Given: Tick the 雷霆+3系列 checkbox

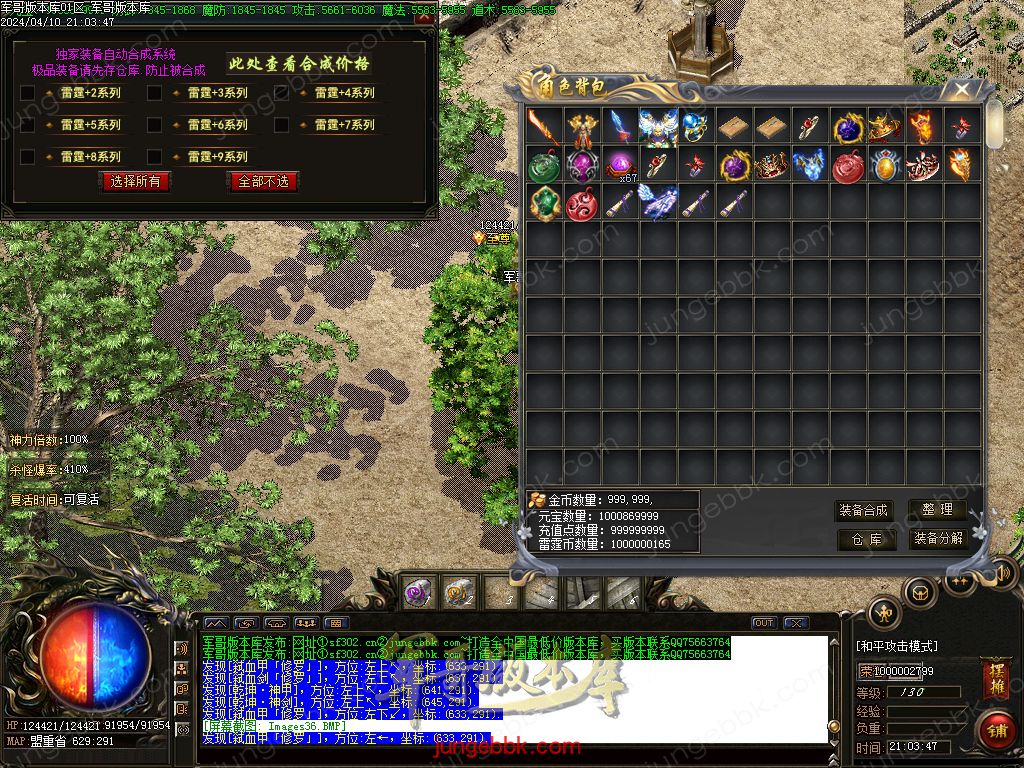Looking at the screenshot, I should pos(155,93).
